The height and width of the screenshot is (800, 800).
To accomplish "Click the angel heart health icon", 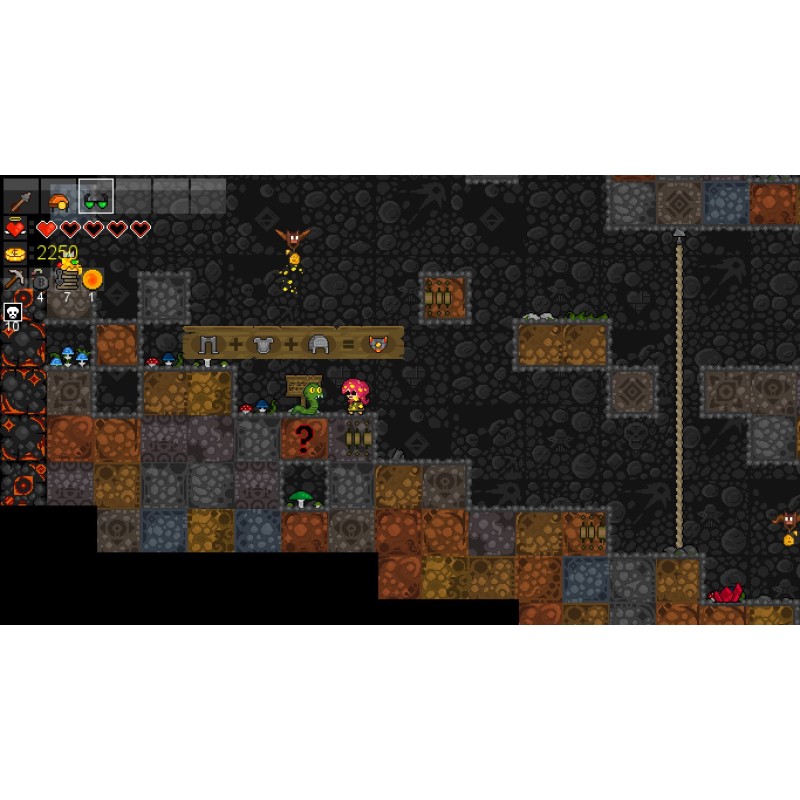I will [x=15, y=229].
